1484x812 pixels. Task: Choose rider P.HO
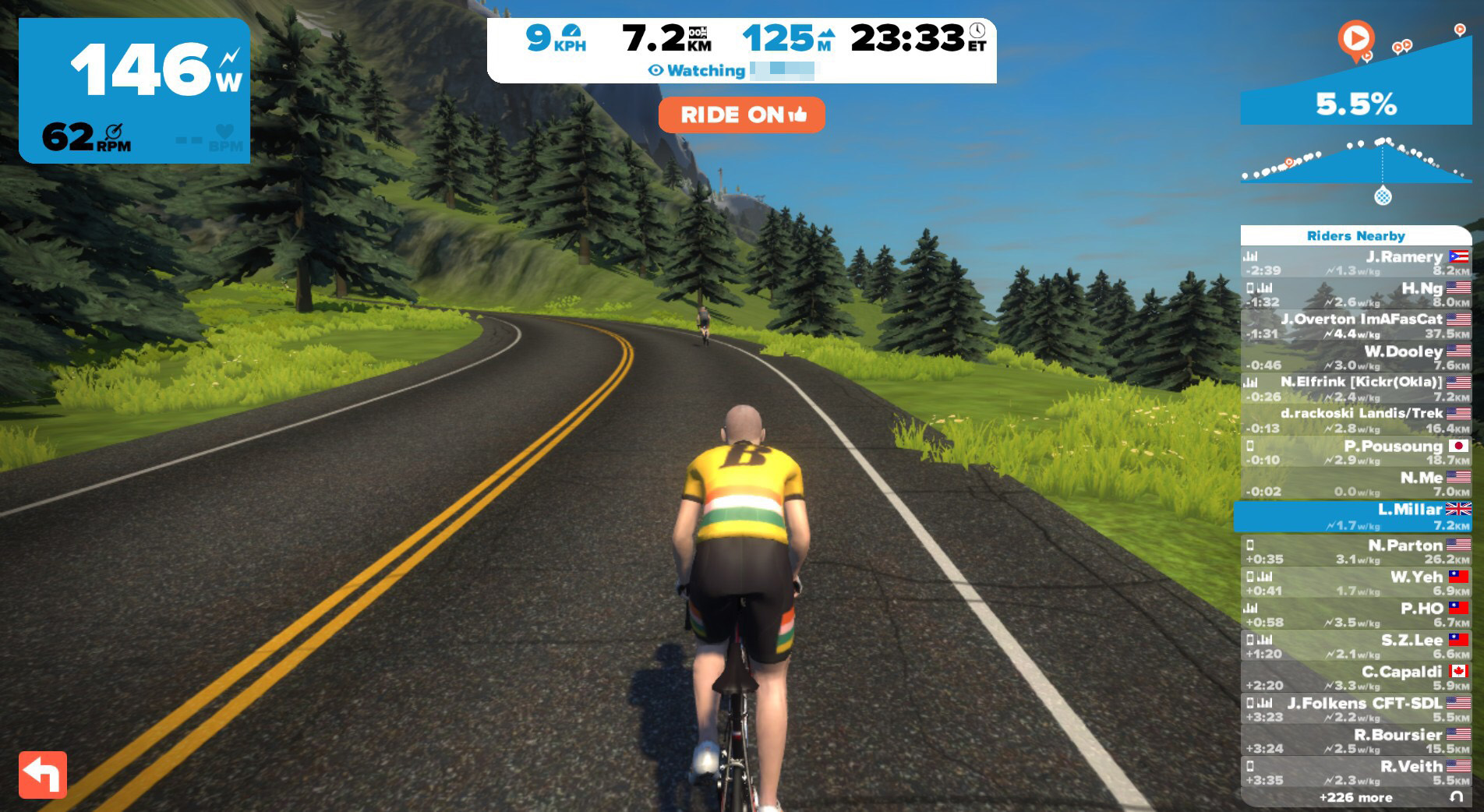1355,615
